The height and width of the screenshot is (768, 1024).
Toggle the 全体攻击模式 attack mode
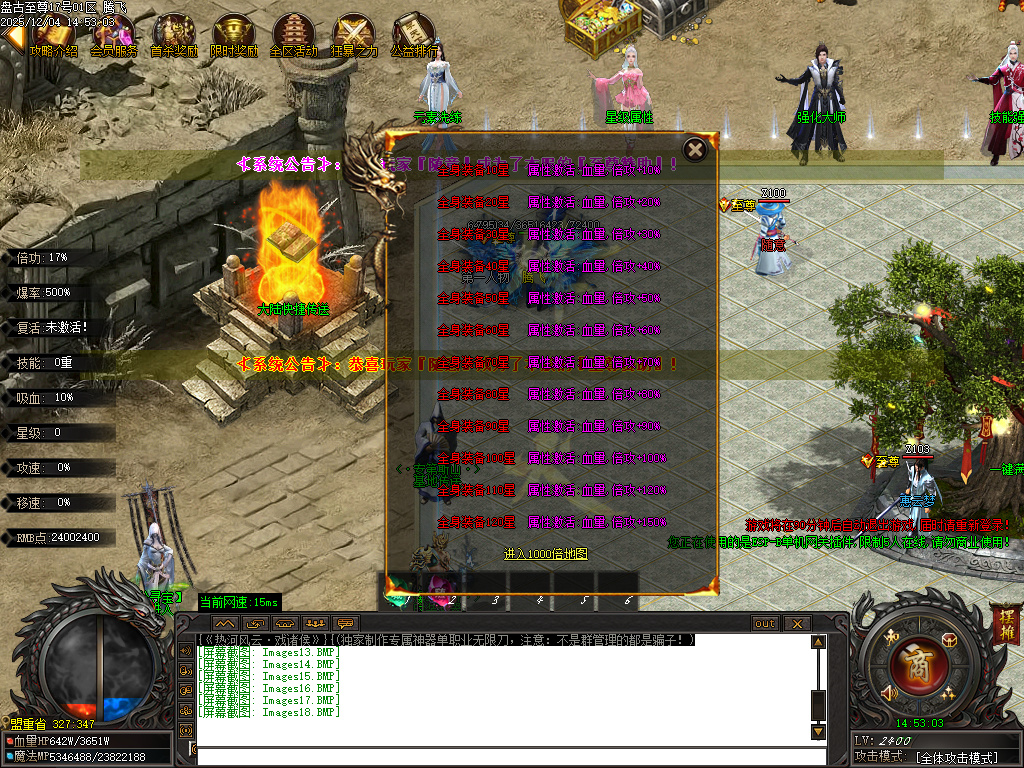coord(956,758)
